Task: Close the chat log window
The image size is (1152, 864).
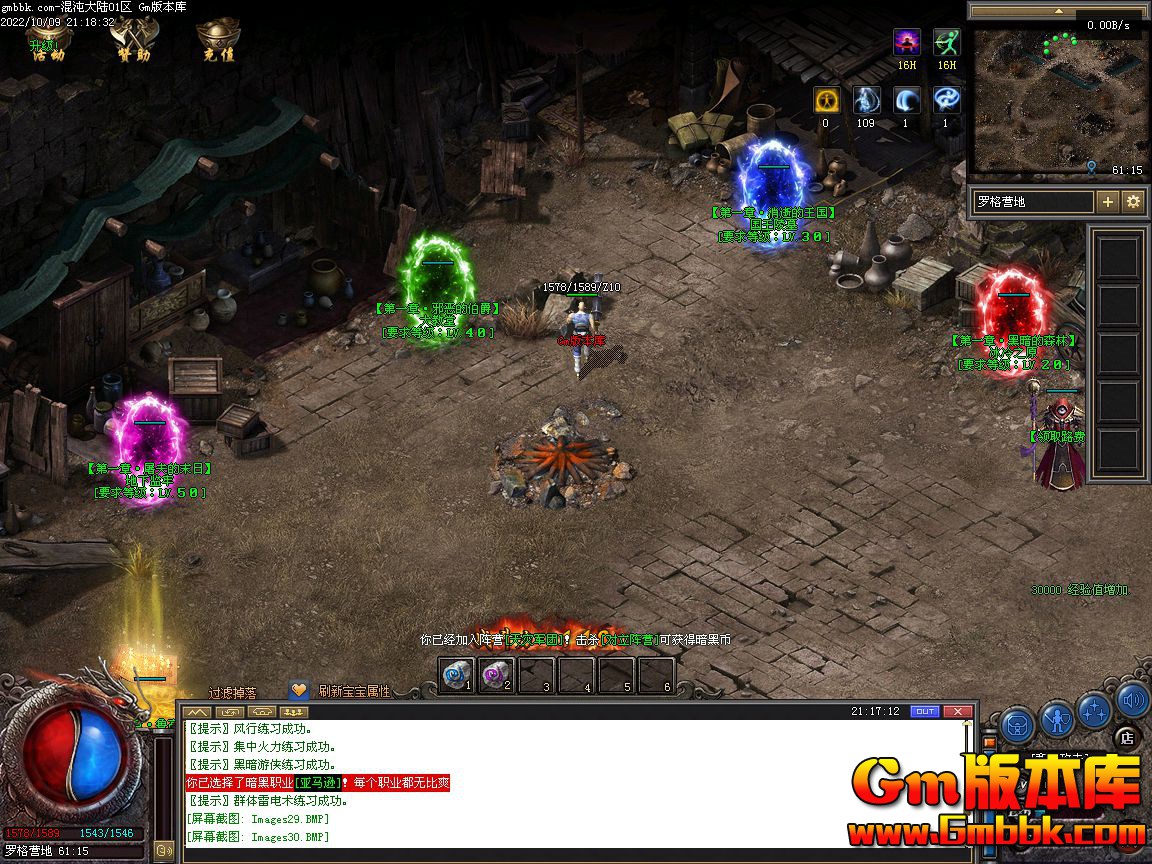Action: [958, 711]
